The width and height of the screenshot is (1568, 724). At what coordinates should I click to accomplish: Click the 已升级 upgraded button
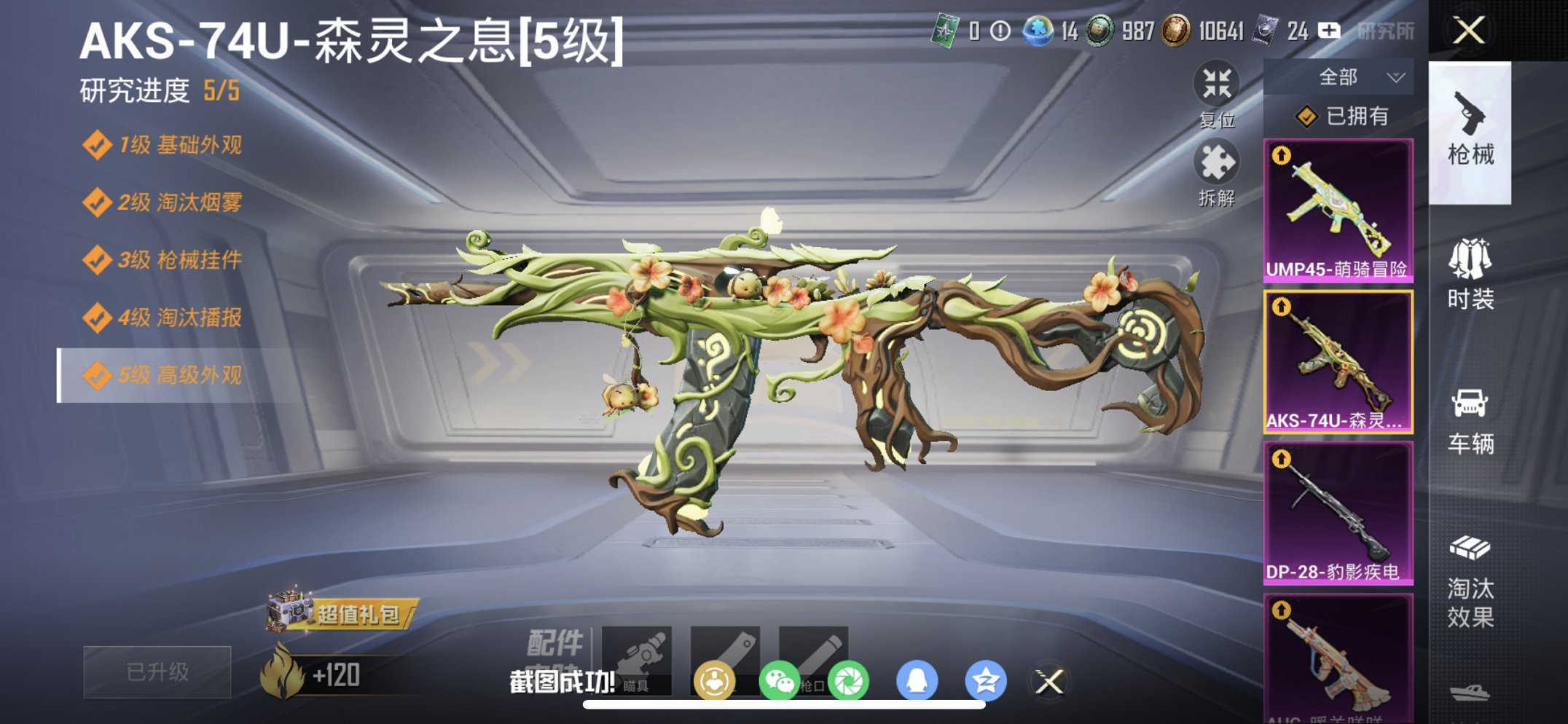[x=155, y=674]
